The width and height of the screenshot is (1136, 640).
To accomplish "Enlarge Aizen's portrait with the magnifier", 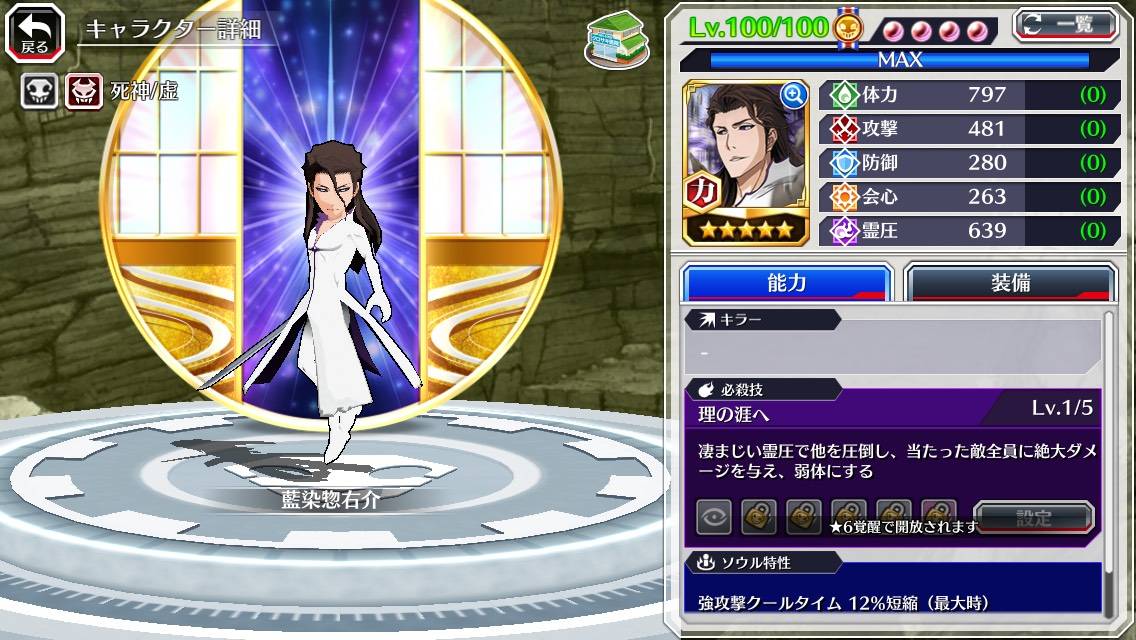I will pyautogui.click(x=794, y=95).
